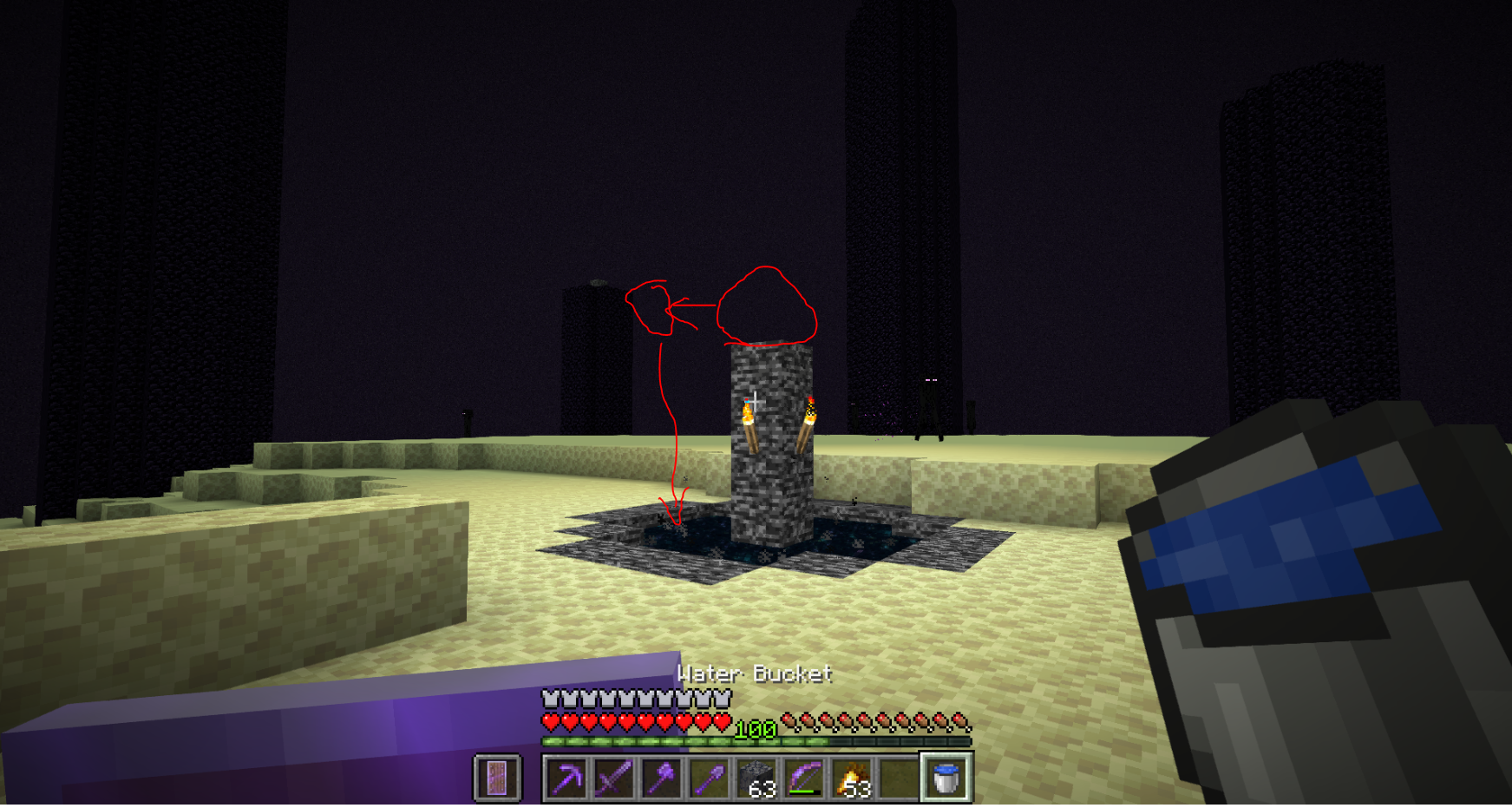Select the bedrock block stack of 63
1512x808 pixels.
click(x=756, y=778)
